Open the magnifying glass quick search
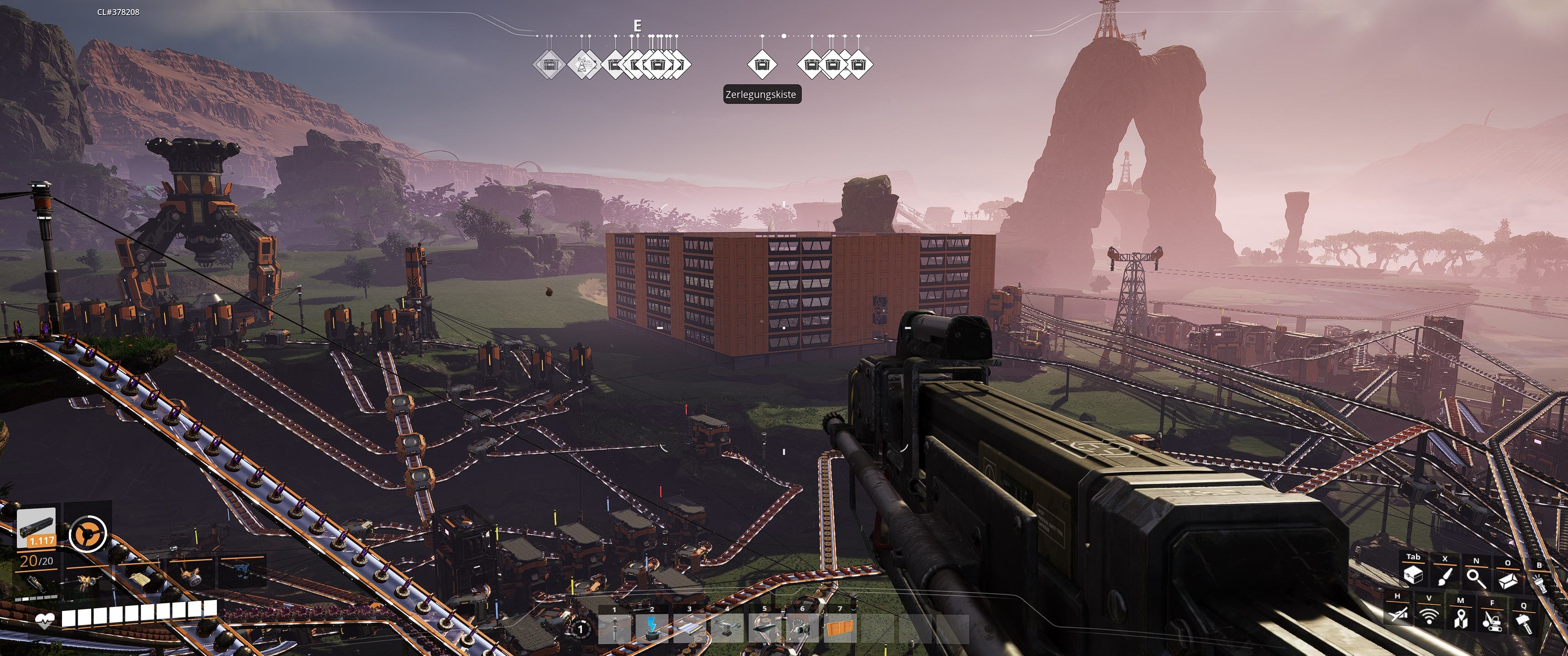Viewport: 1568px width, 656px height. coord(1476,578)
